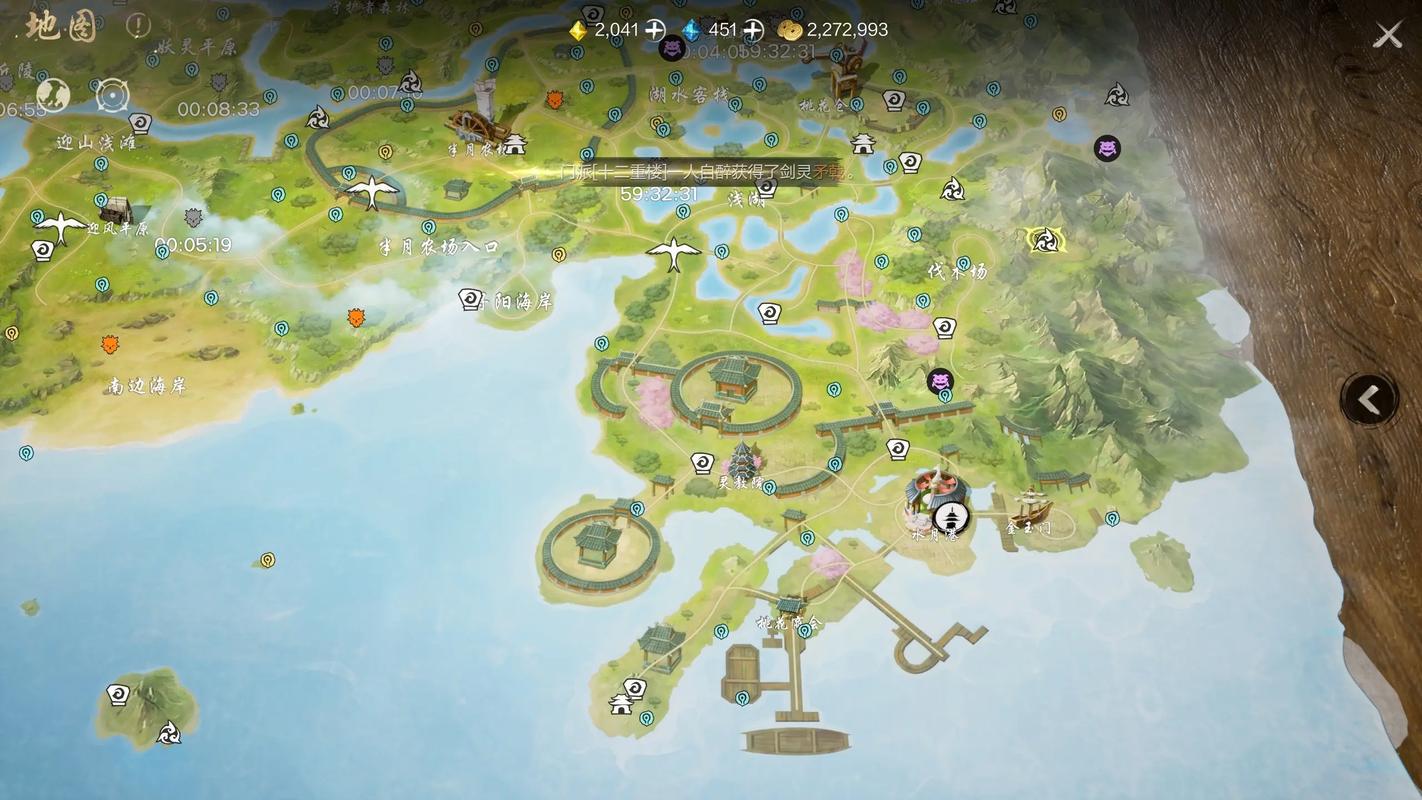This screenshot has height=800, width=1422.
Task: Select the teleport marker at 阳海岸
Action: 470,298
